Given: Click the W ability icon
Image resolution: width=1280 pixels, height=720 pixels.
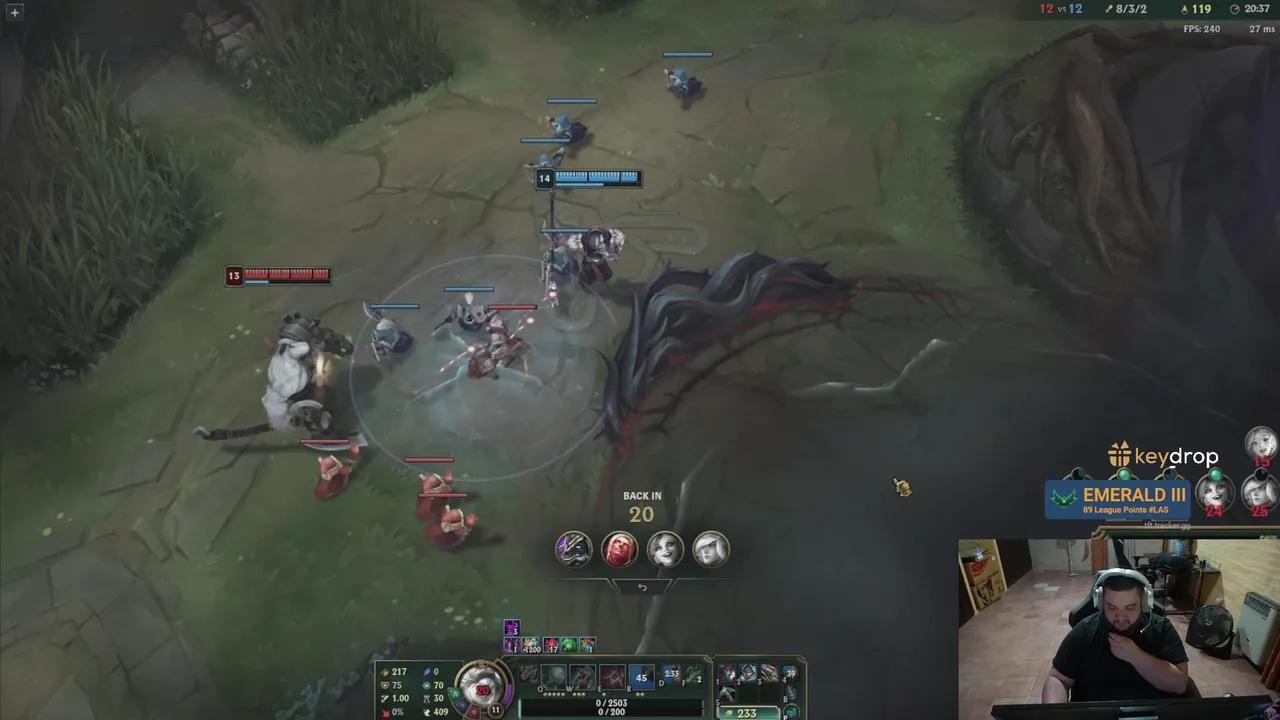Looking at the screenshot, I should point(582,676).
